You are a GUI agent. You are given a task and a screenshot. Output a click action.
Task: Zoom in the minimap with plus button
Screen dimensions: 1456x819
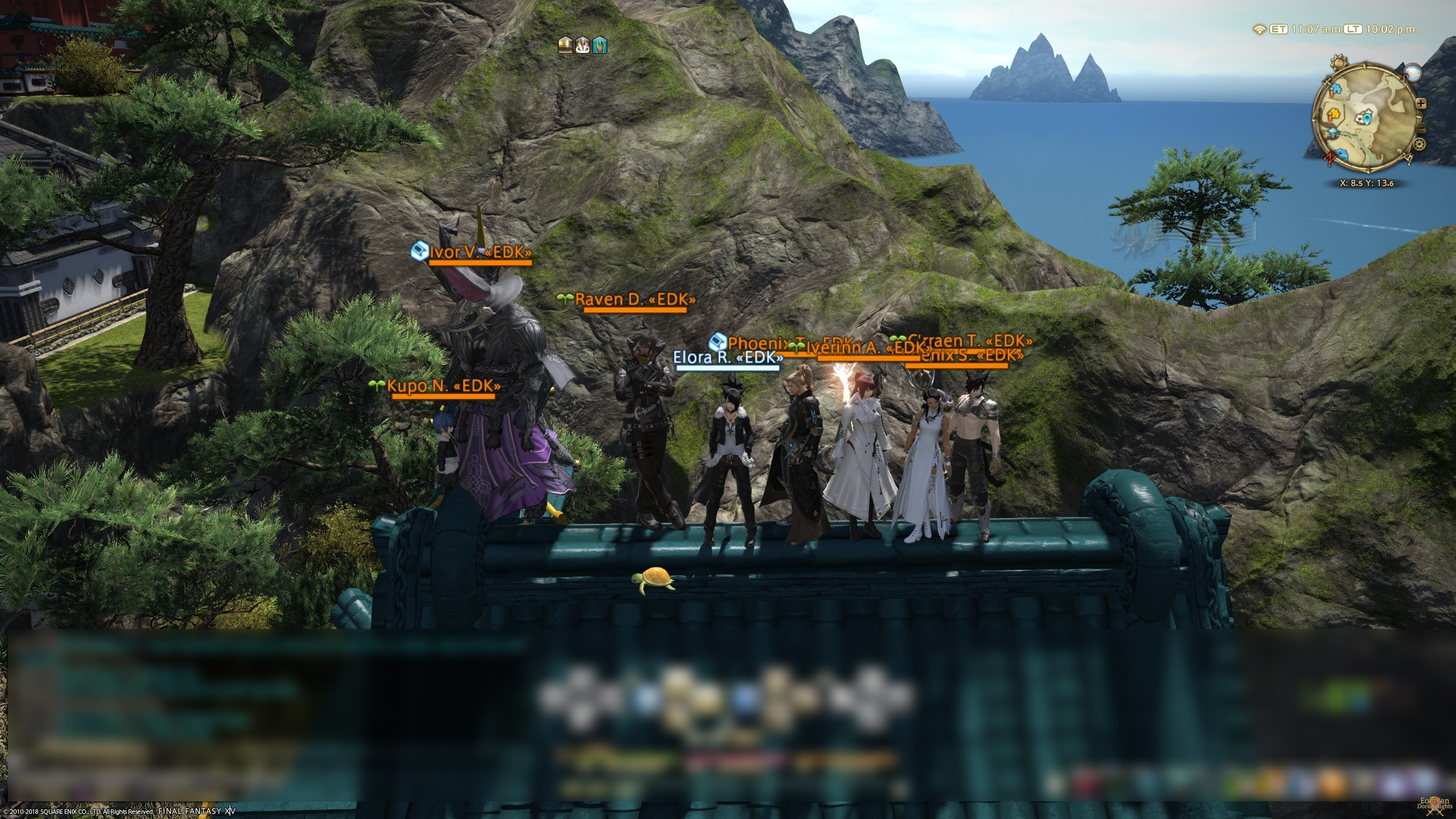tap(1420, 104)
